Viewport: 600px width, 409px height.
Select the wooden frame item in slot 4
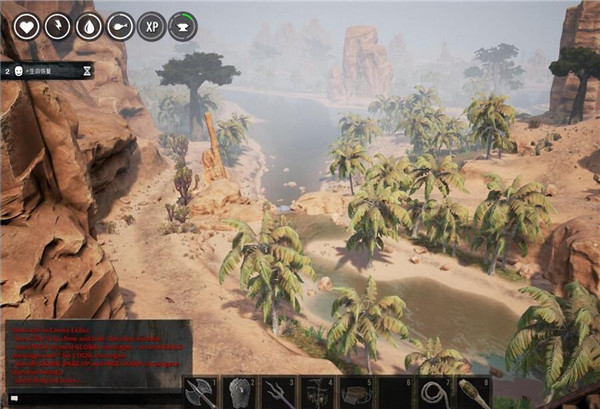tap(317, 393)
